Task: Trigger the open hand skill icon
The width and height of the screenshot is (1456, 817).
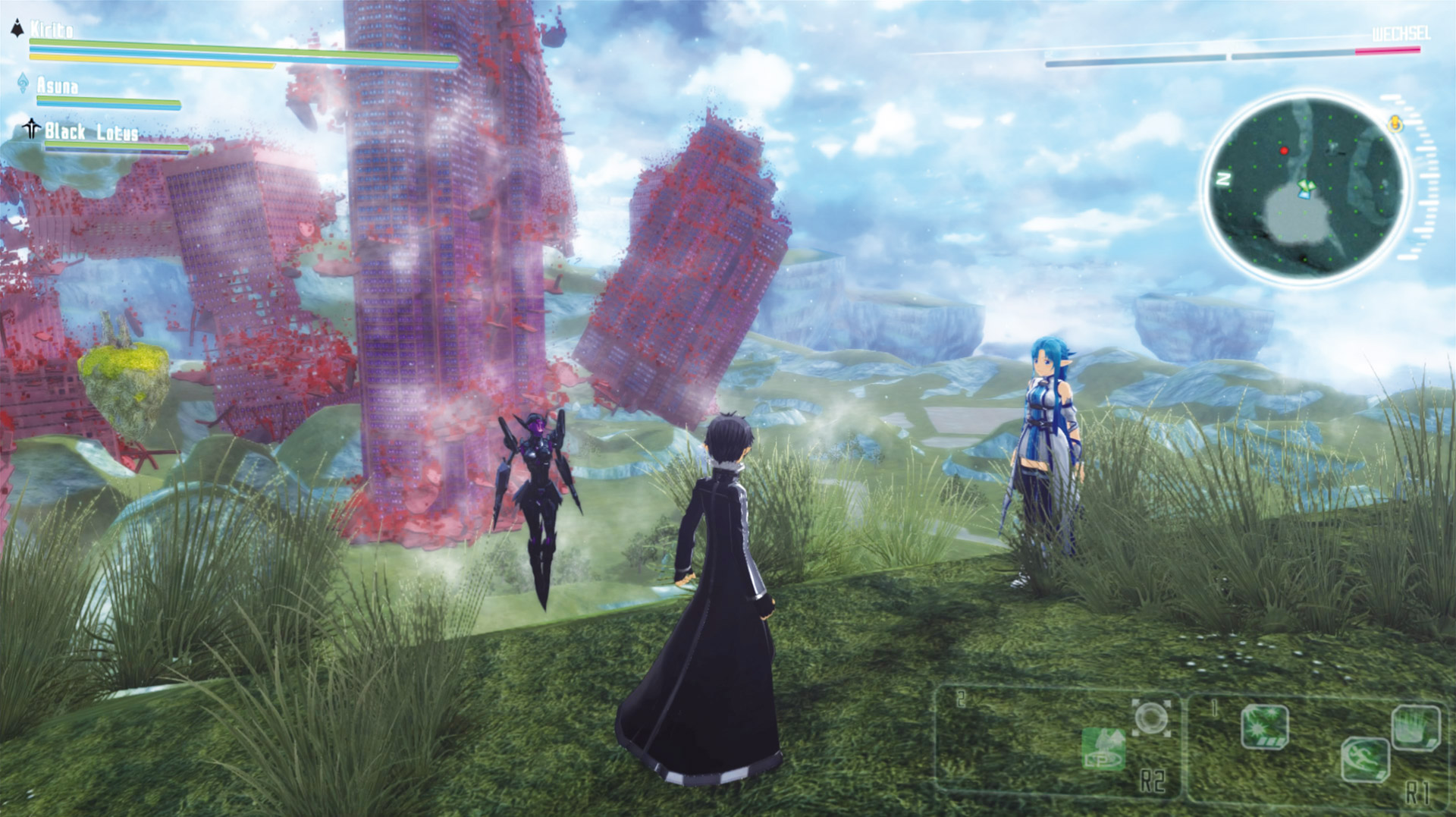Action: [1415, 727]
